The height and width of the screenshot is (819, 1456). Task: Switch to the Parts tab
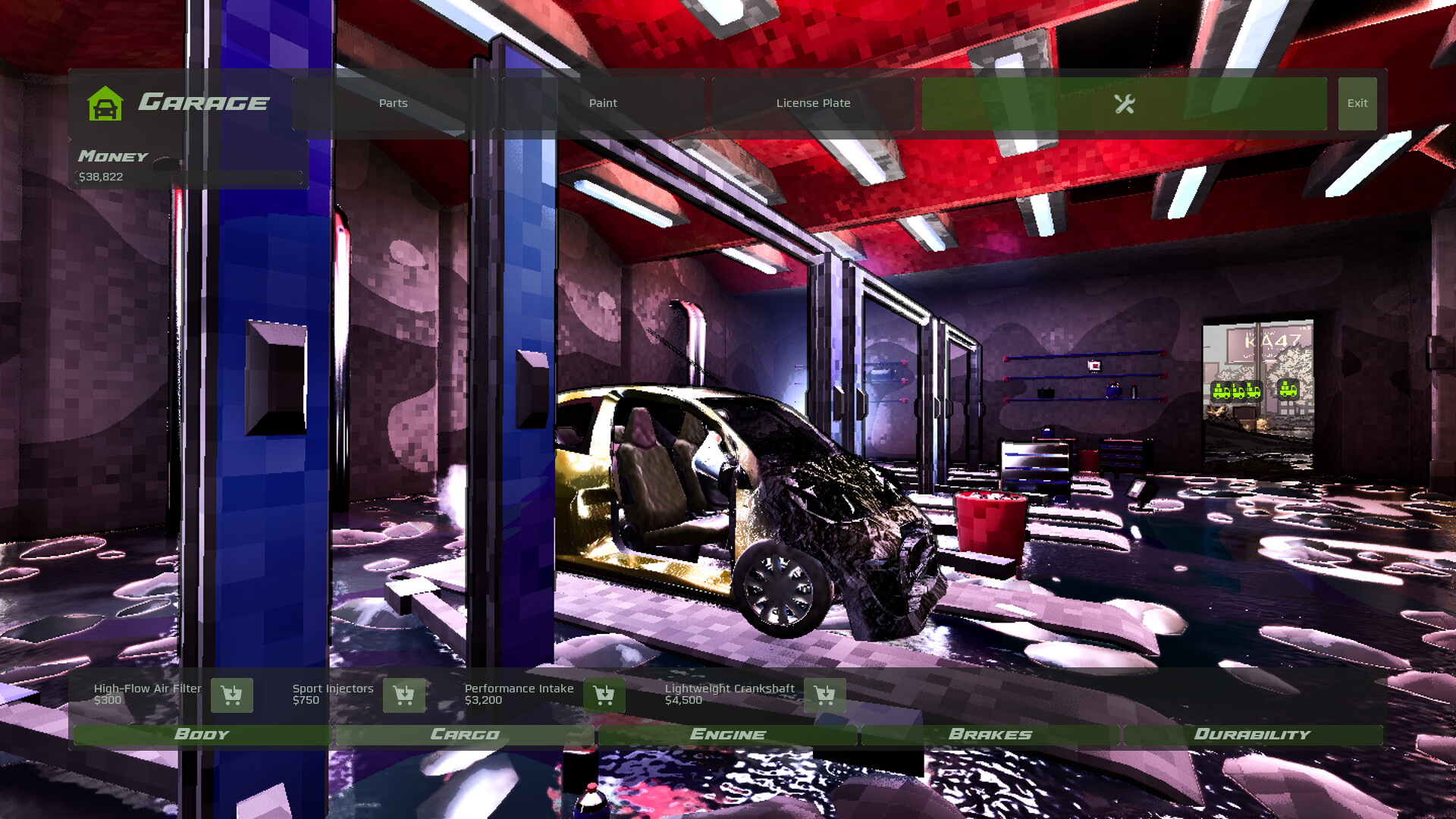click(393, 103)
